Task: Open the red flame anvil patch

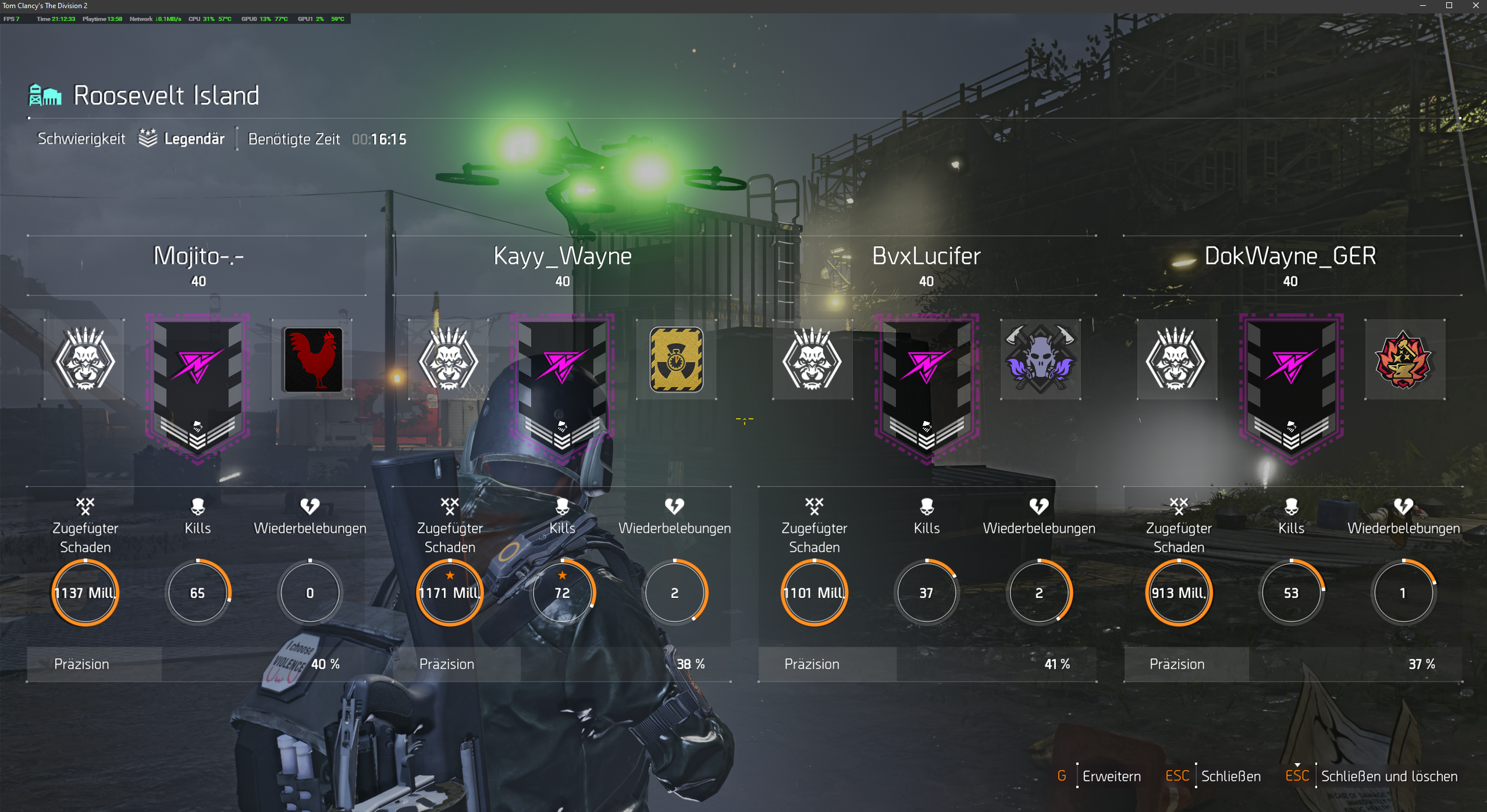Action: click(1404, 359)
